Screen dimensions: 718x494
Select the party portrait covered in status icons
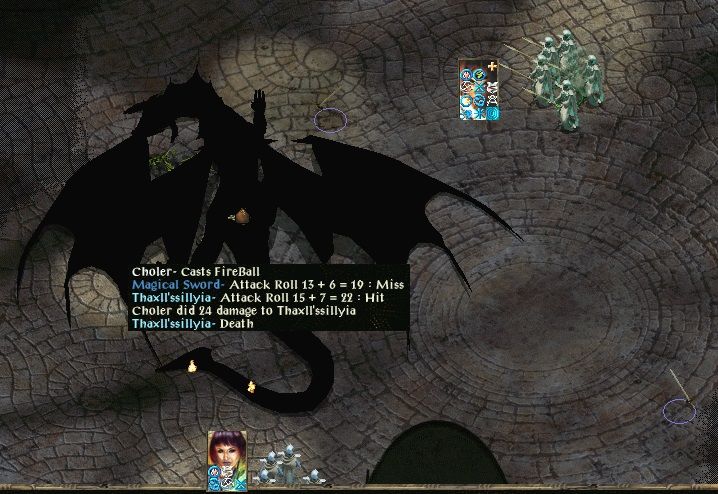tap(479, 89)
